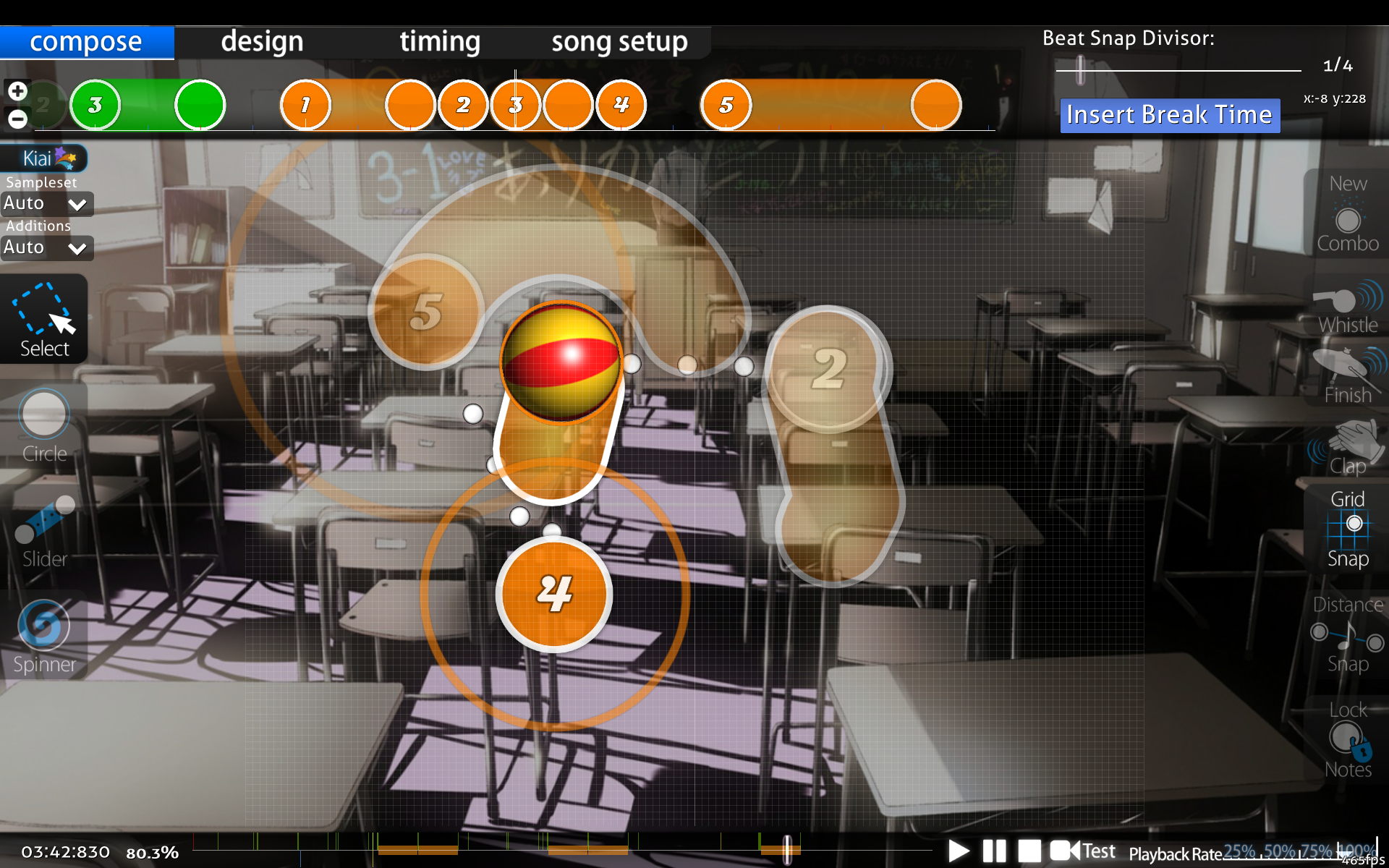Select the compose tab

click(x=86, y=42)
